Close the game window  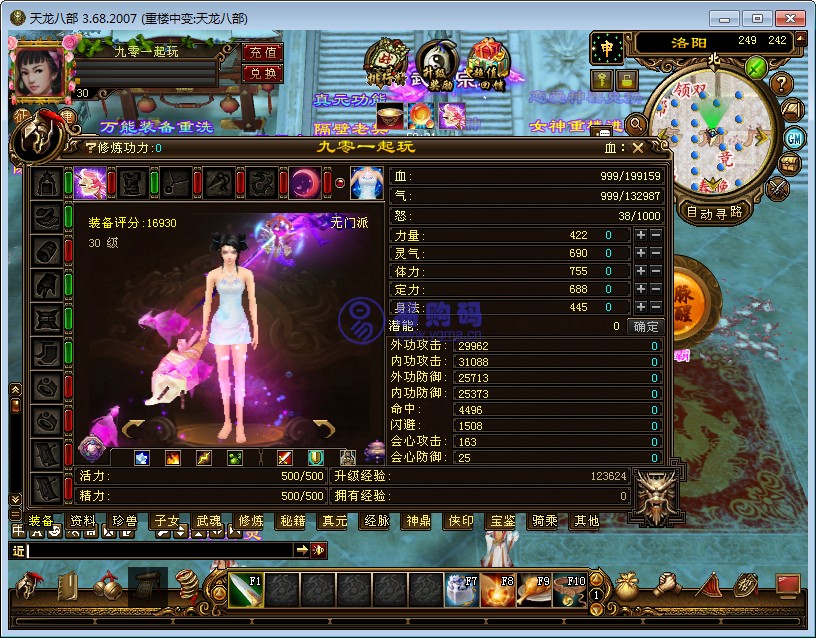[x=790, y=18]
